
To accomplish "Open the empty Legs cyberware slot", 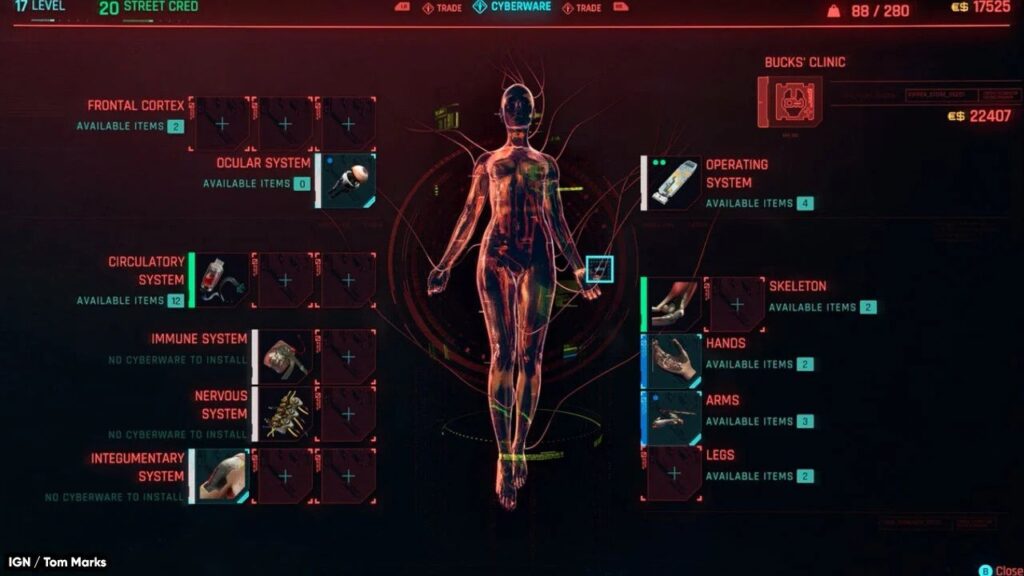I will click(x=674, y=473).
